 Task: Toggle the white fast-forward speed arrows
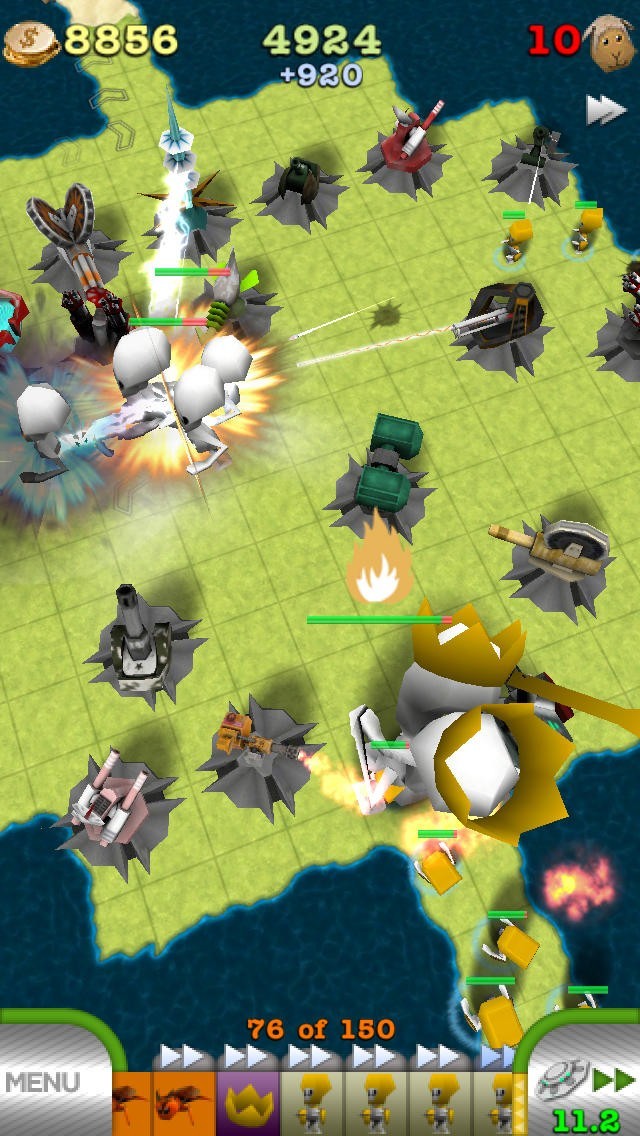point(605,110)
